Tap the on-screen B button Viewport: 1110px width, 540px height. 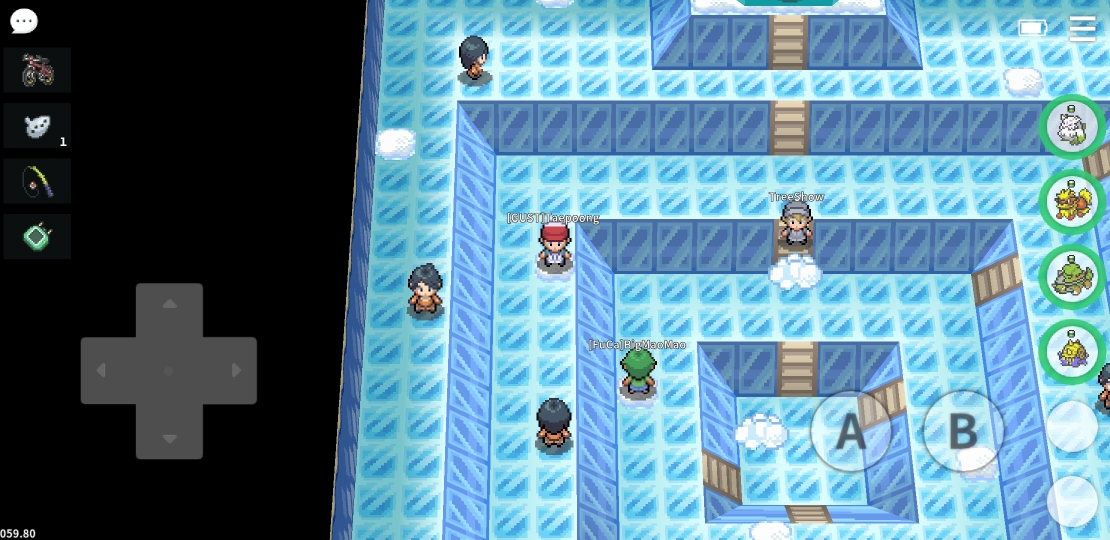pyautogui.click(x=962, y=431)
